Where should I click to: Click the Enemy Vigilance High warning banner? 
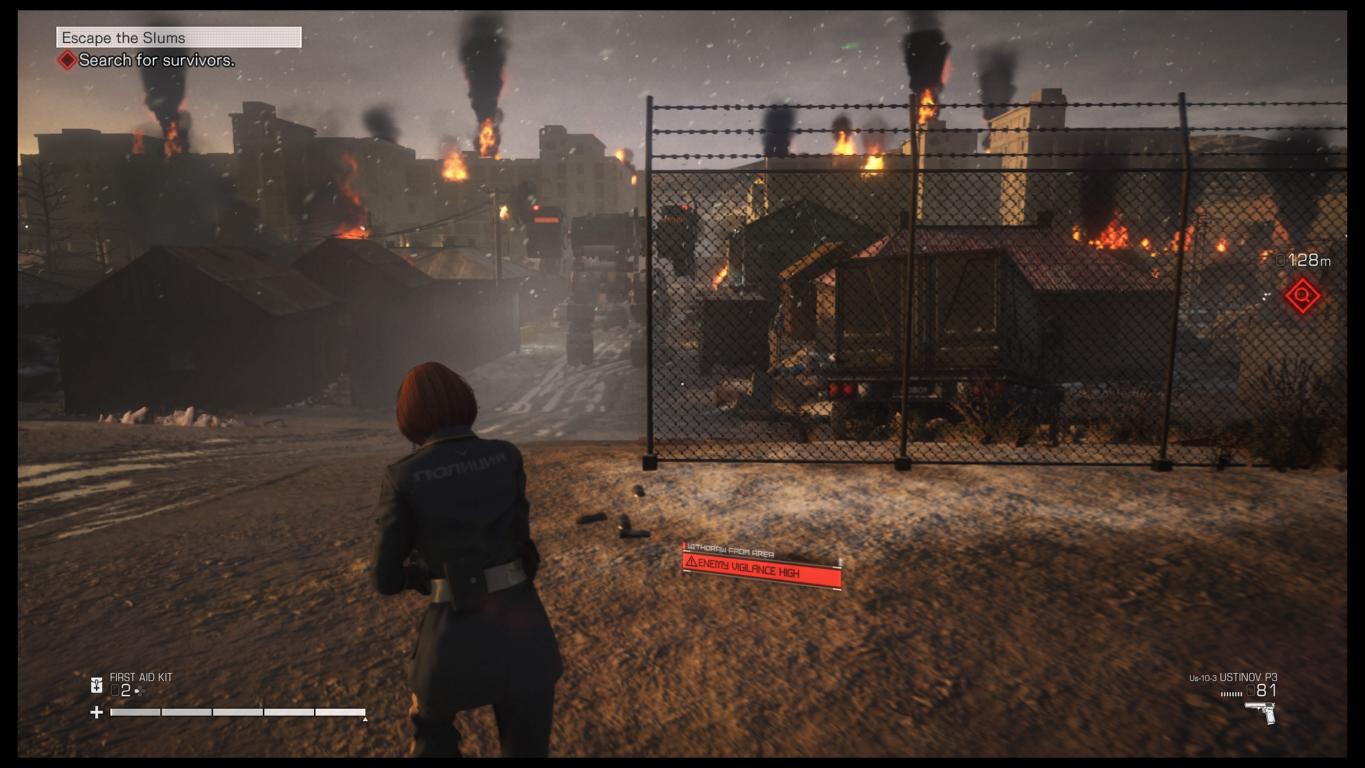coord(761,573)
